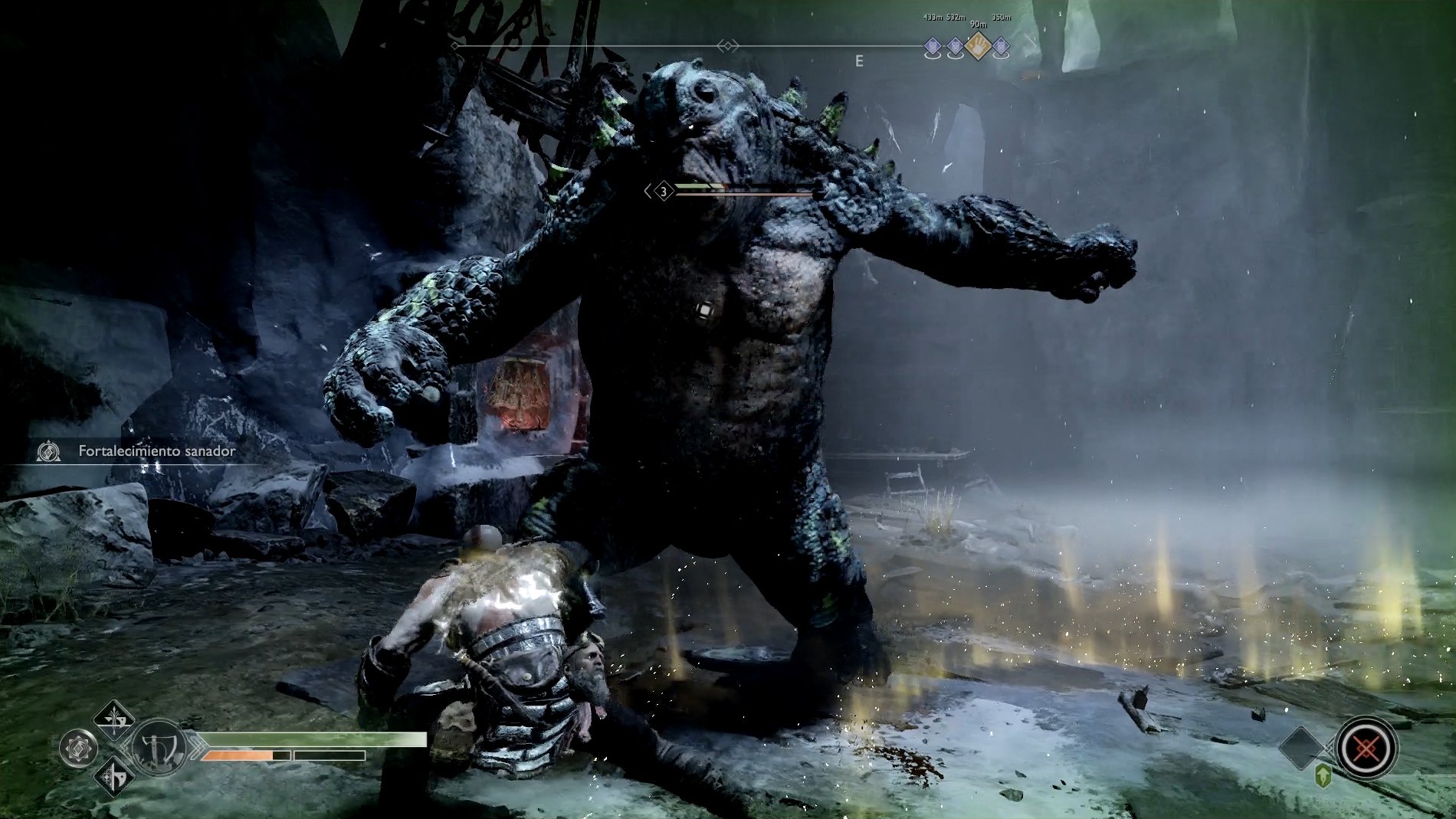Click the circular talisman ability icon
1456x819 pixels.
click(x=78, y=748)
